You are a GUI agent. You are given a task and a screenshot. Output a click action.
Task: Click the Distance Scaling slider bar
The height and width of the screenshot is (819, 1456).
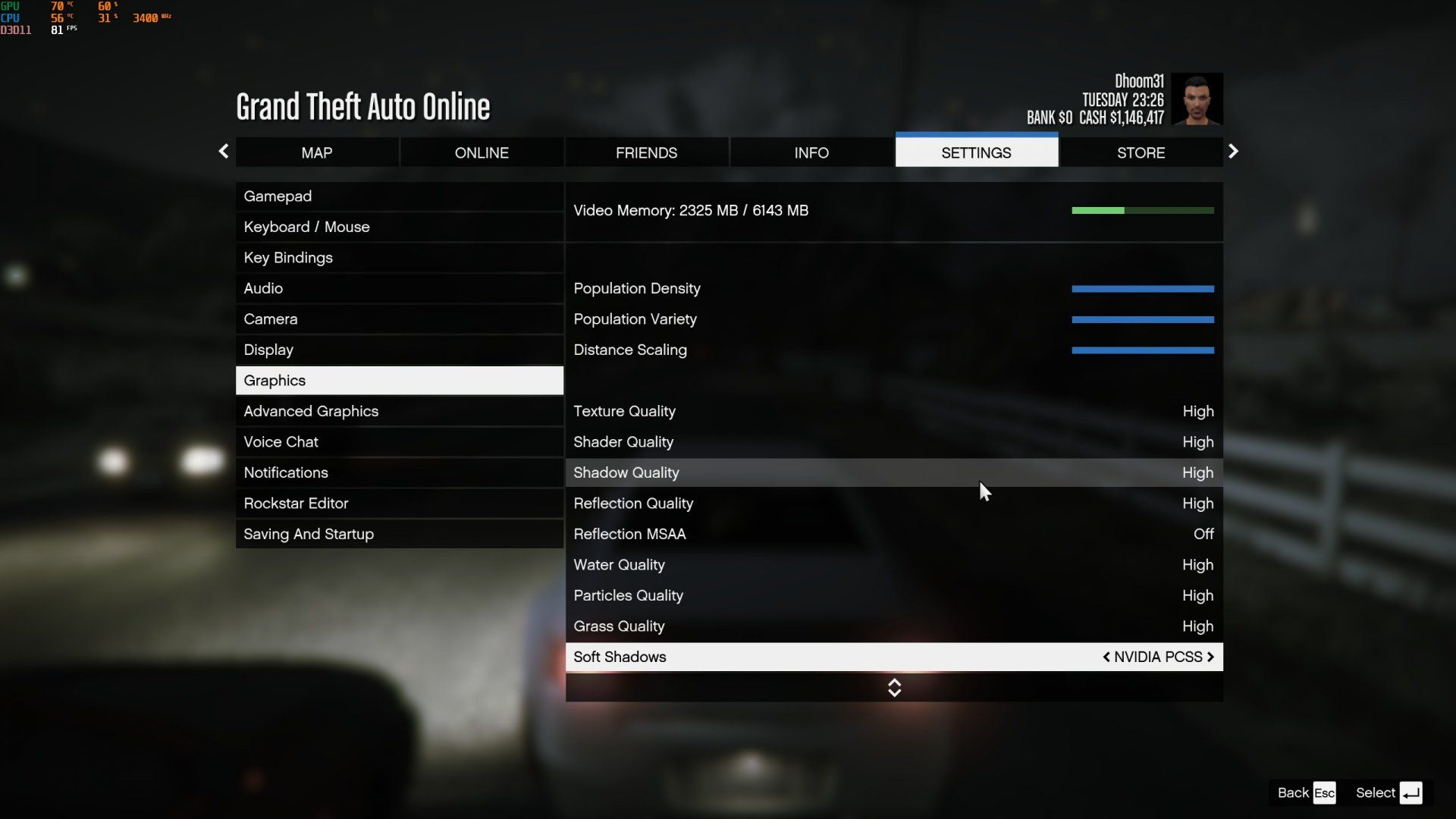tap(1142, 350)
